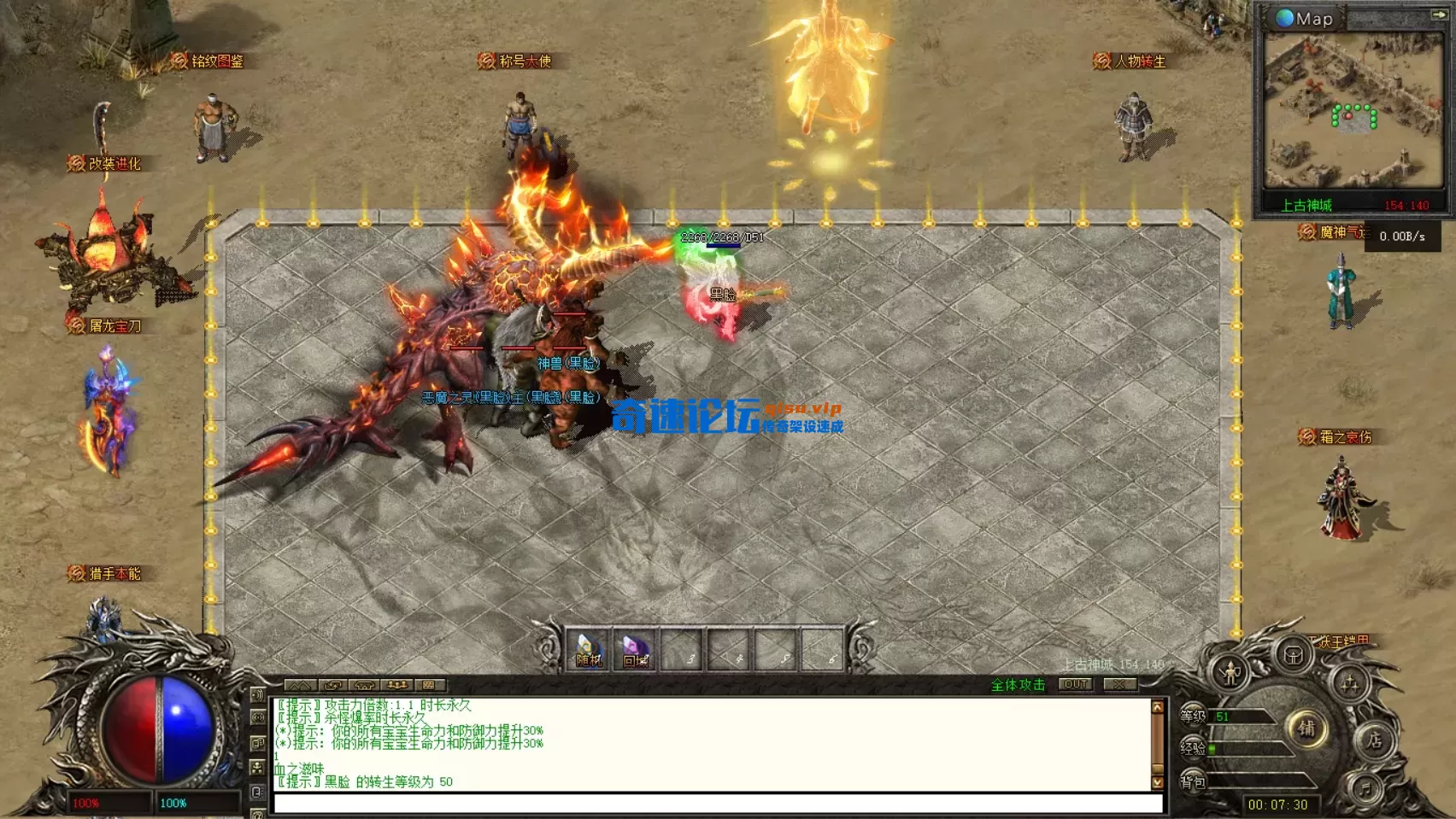Open the 店 shop button
This screenshot has height=819, width=1456.
coord(1374,740)
